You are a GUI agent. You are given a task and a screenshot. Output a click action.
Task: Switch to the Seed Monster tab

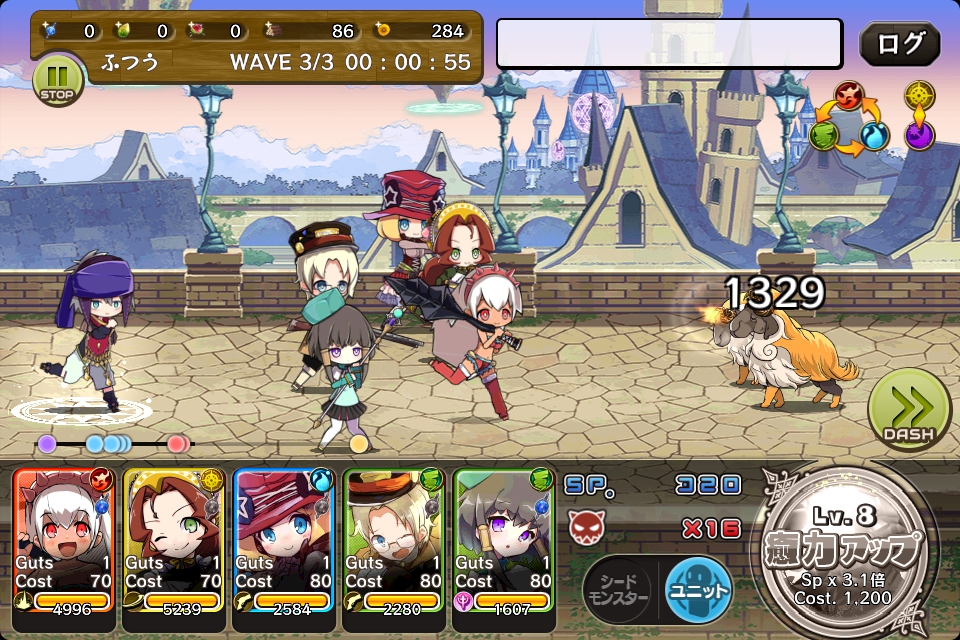[617, 590]
